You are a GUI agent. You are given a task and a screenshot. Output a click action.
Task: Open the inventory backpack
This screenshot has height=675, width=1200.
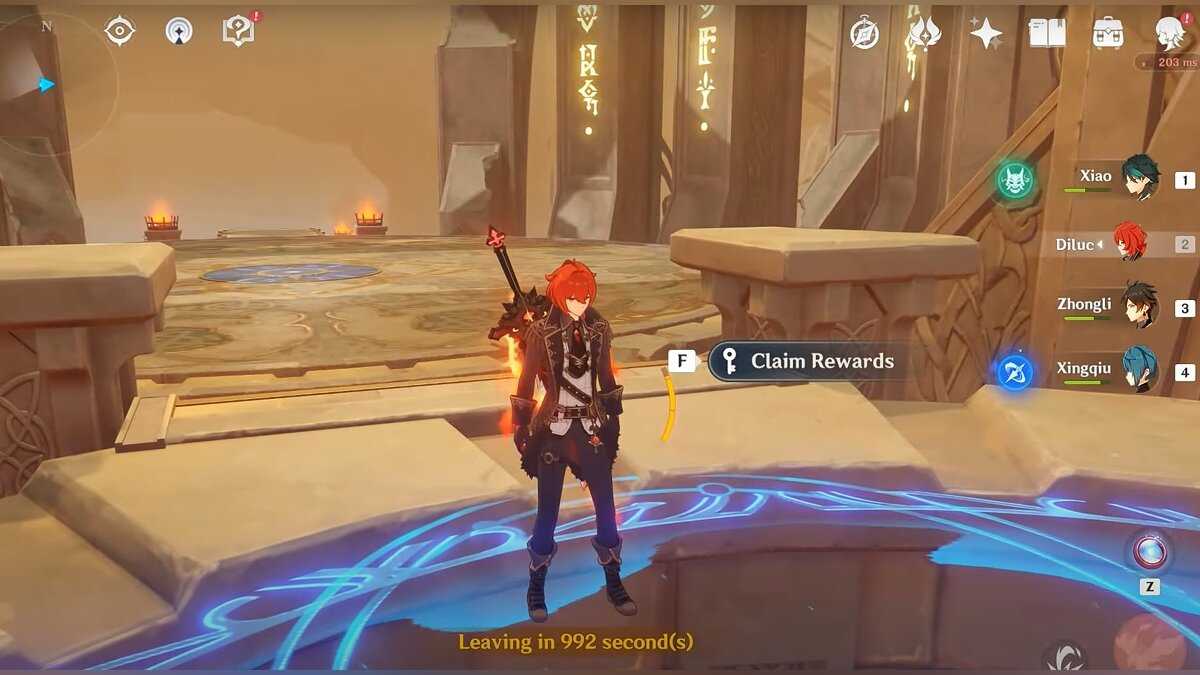point(1107,33)
